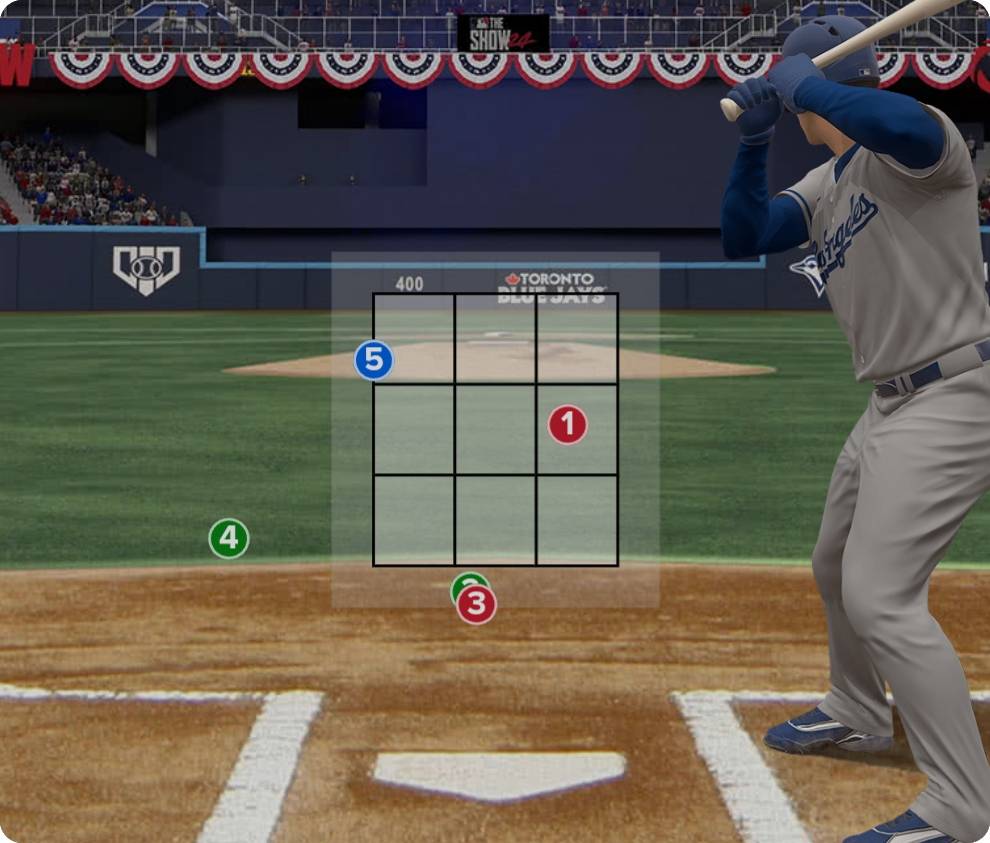Choose the green pitch marker numbered 4
This screenshot has width=990, height=843.
click(x=229, y=539)
